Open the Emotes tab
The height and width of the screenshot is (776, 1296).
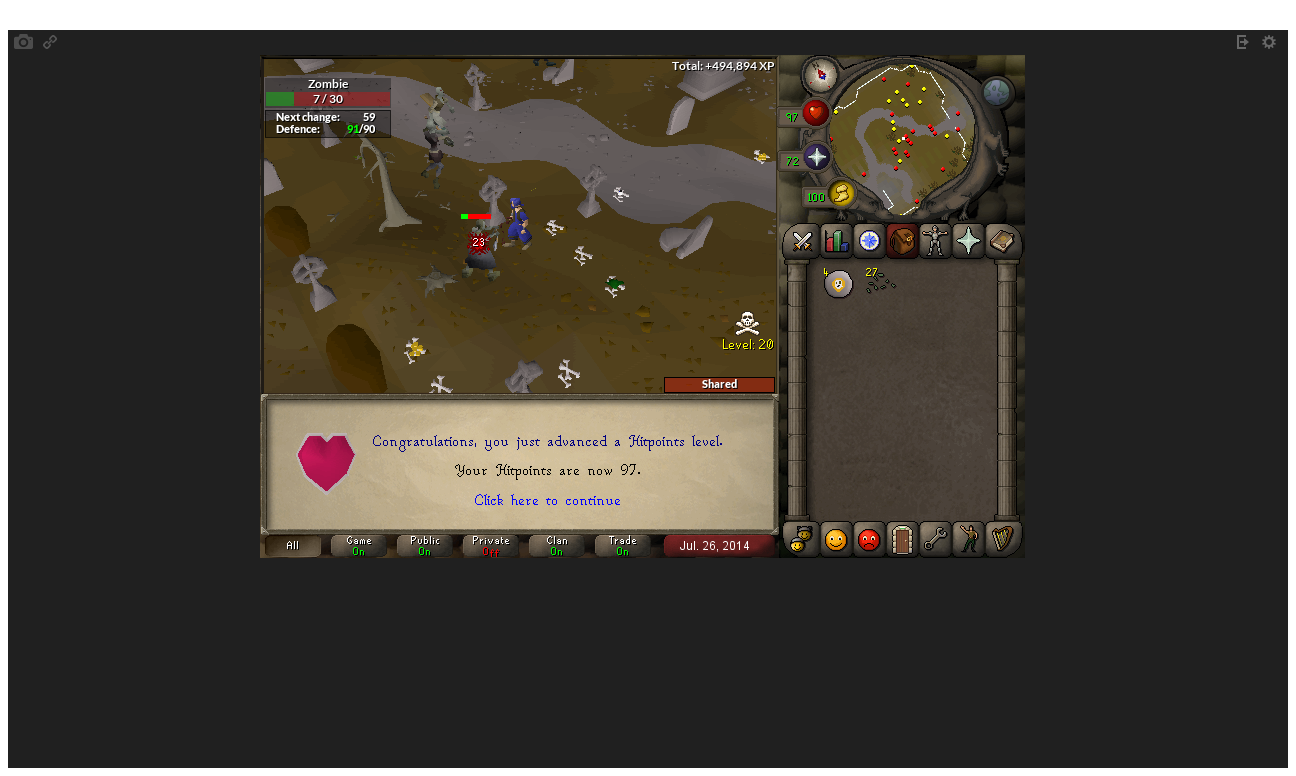pyautogui.click(x=968, y=539)
